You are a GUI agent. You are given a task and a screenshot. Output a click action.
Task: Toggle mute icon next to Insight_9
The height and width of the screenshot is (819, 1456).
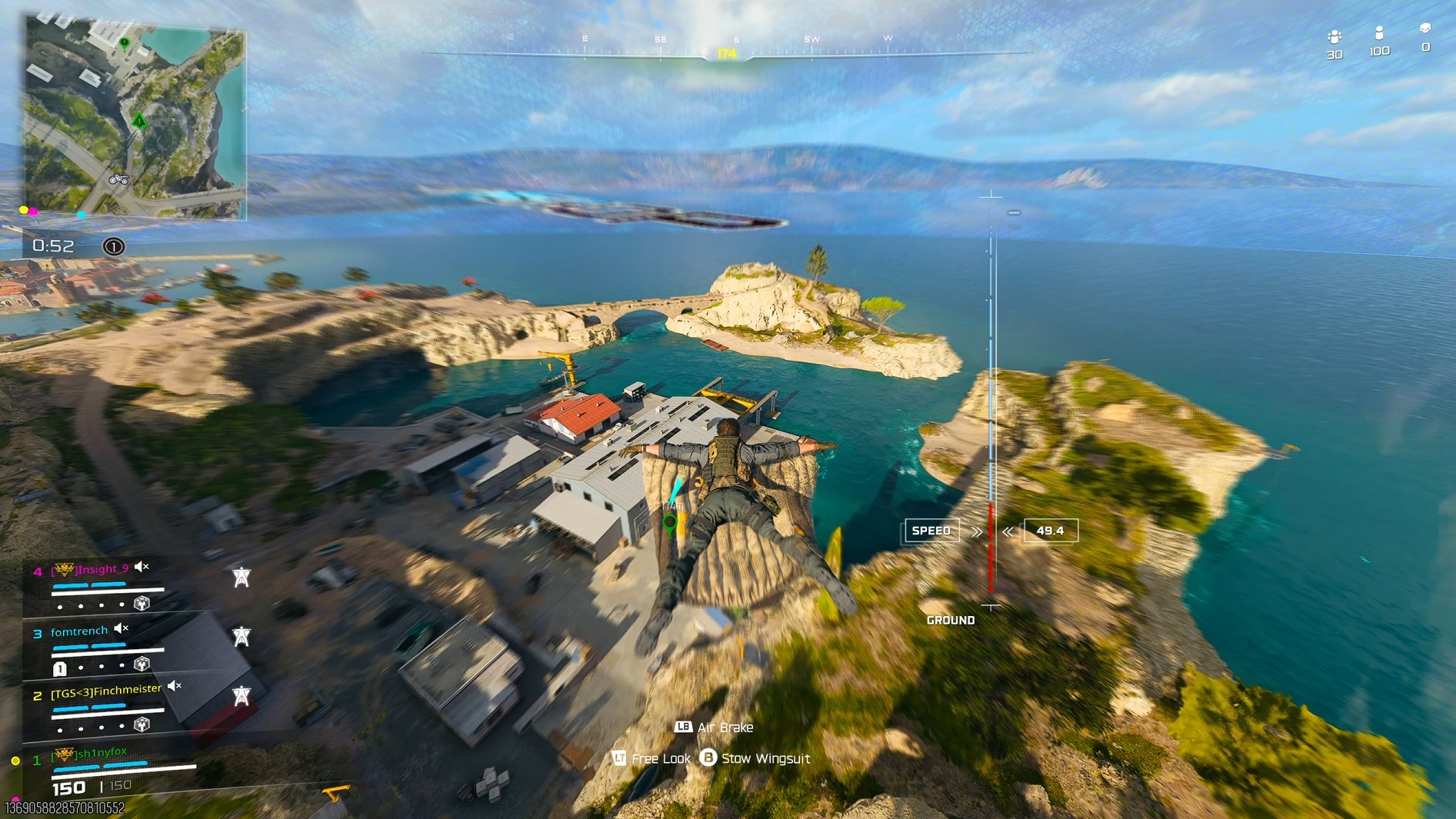[x=142, y=568]
